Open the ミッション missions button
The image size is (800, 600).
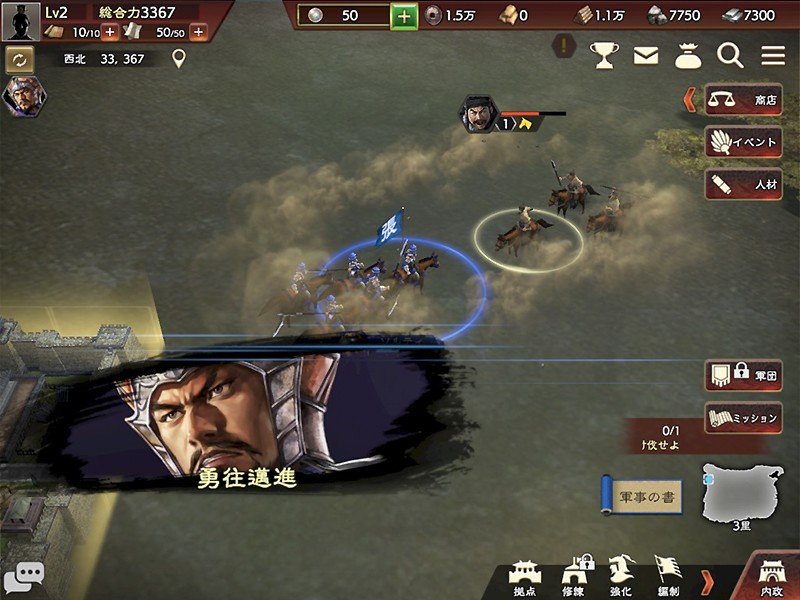[x=744, y=418]
